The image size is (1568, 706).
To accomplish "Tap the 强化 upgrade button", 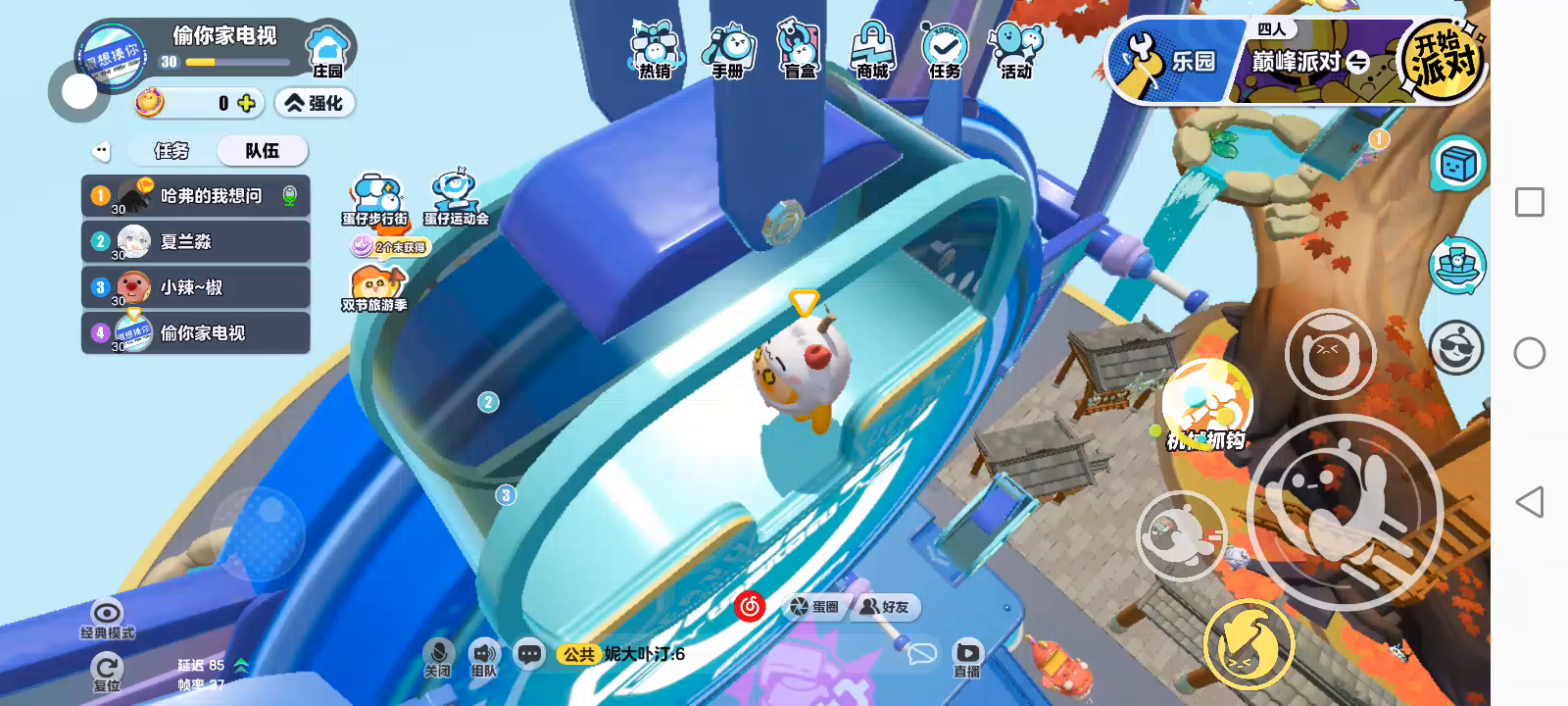I will coord(314,103).
